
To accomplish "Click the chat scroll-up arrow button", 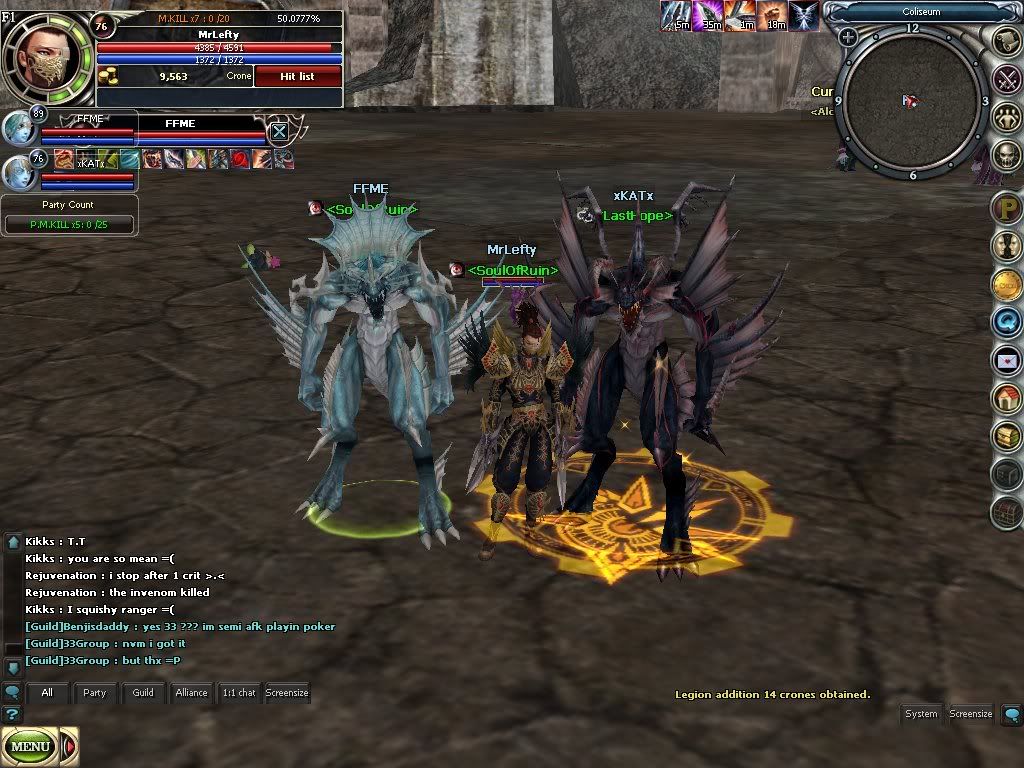I will coord(13,542).
